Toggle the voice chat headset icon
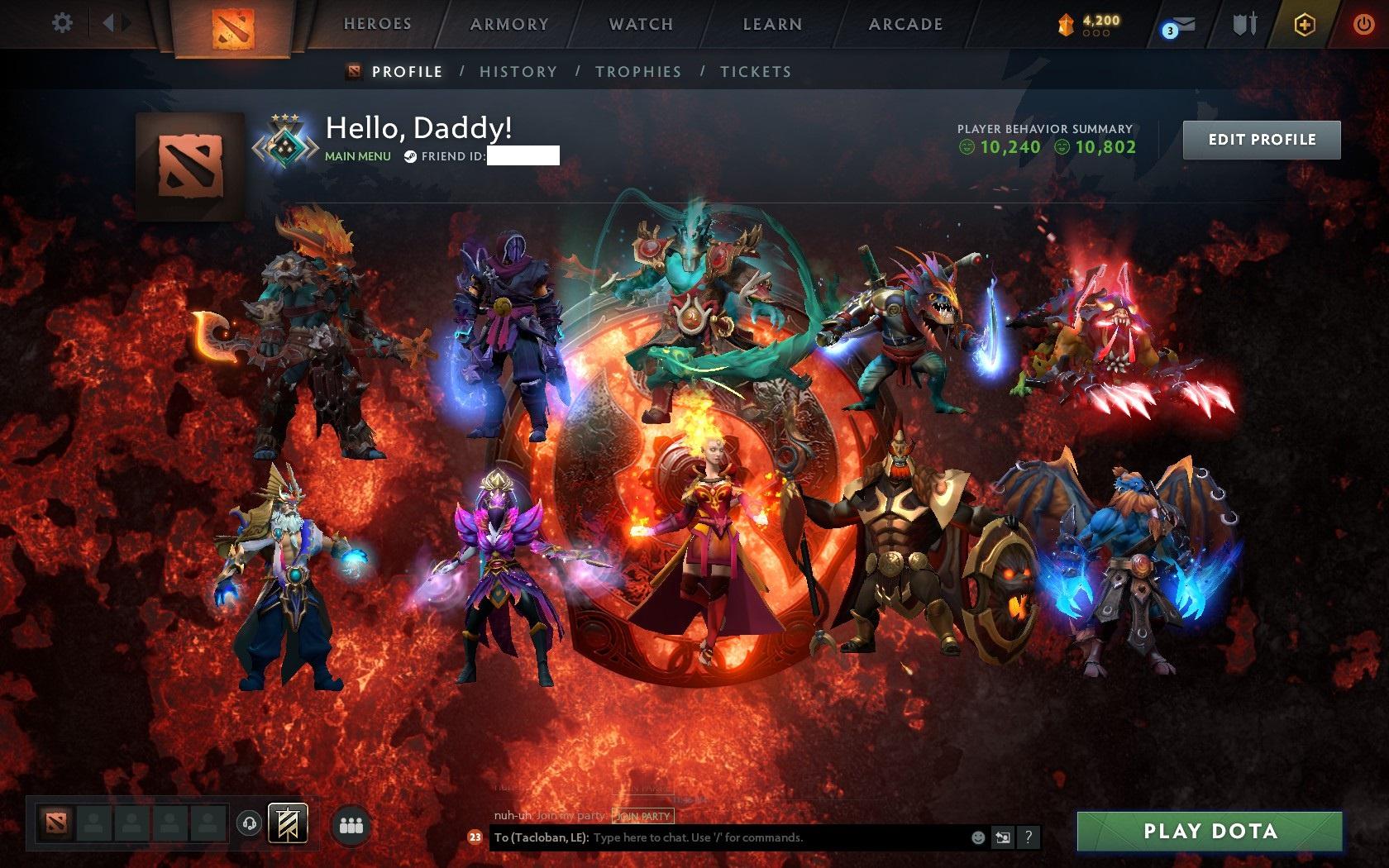 point(247,822)
